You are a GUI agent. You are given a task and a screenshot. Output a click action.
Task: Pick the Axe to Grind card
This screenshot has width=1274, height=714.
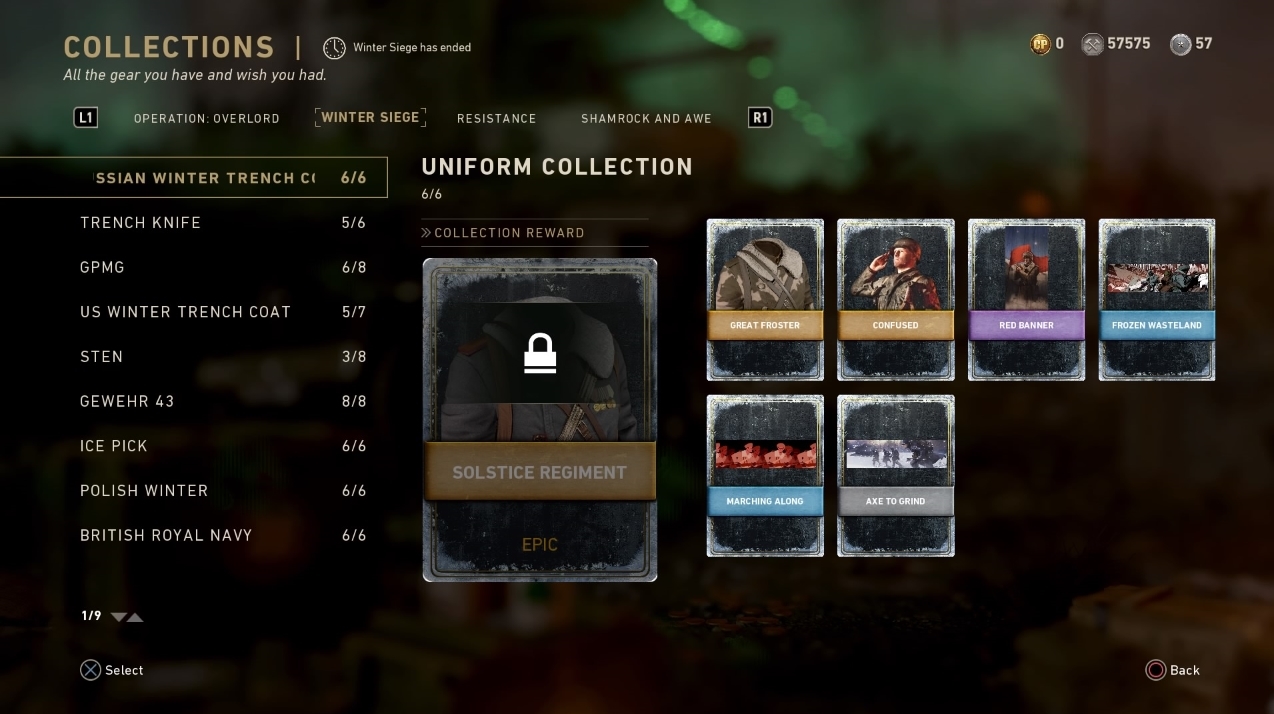click(x=895, y=475)
